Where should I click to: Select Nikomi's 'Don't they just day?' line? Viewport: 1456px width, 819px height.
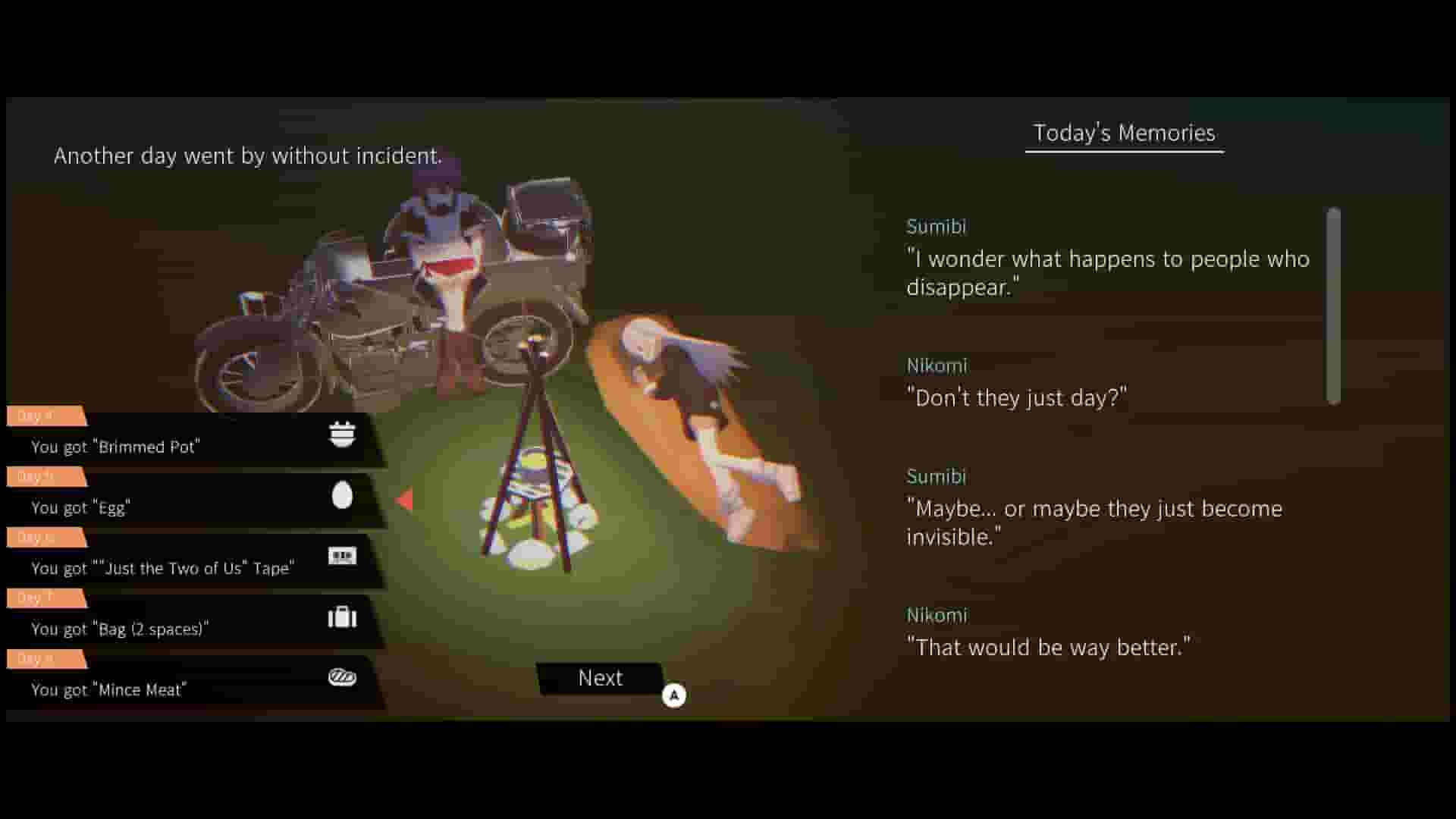click(1017, 395)
